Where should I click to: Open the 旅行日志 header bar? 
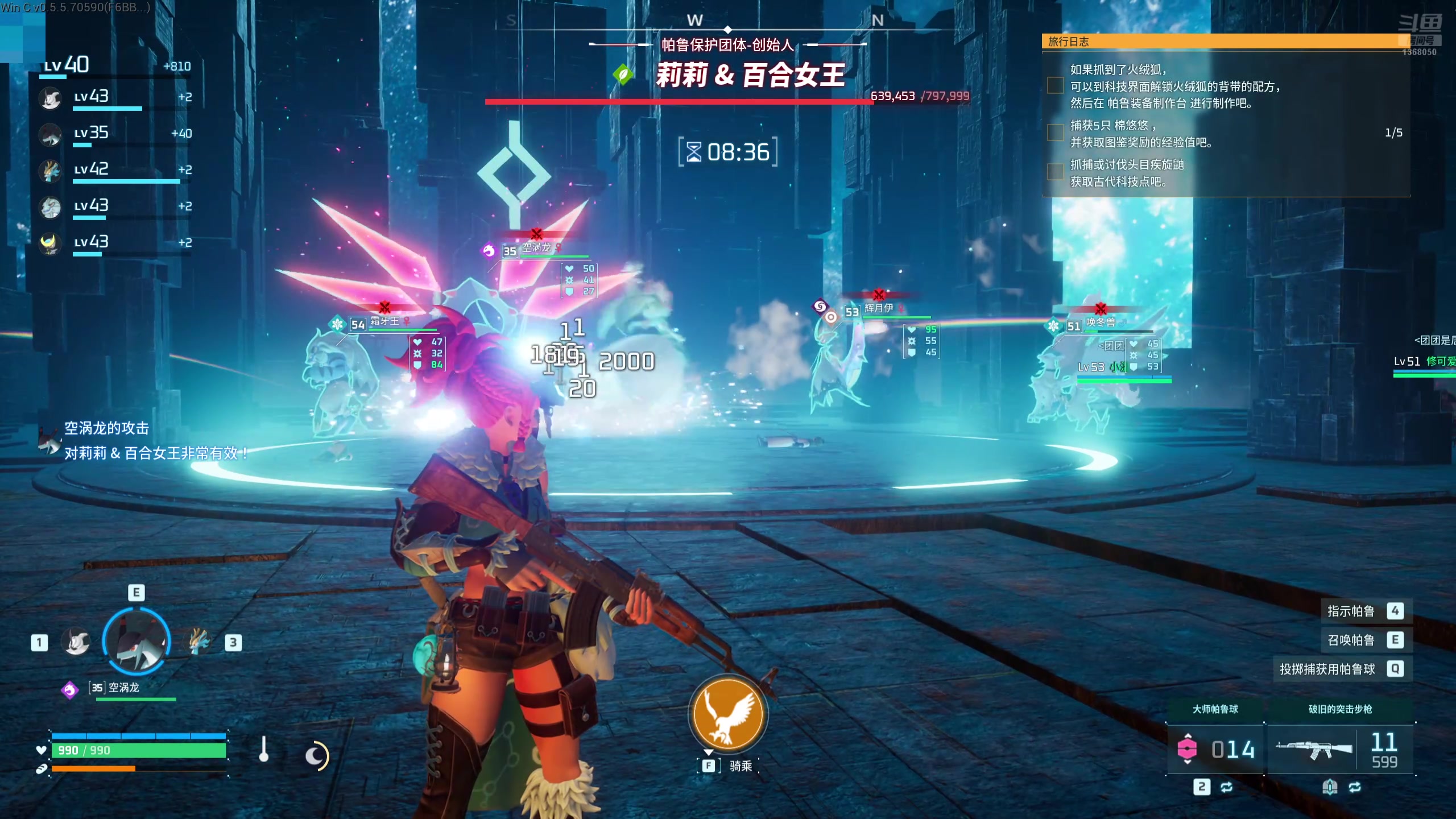click(x=1223, y=42)
